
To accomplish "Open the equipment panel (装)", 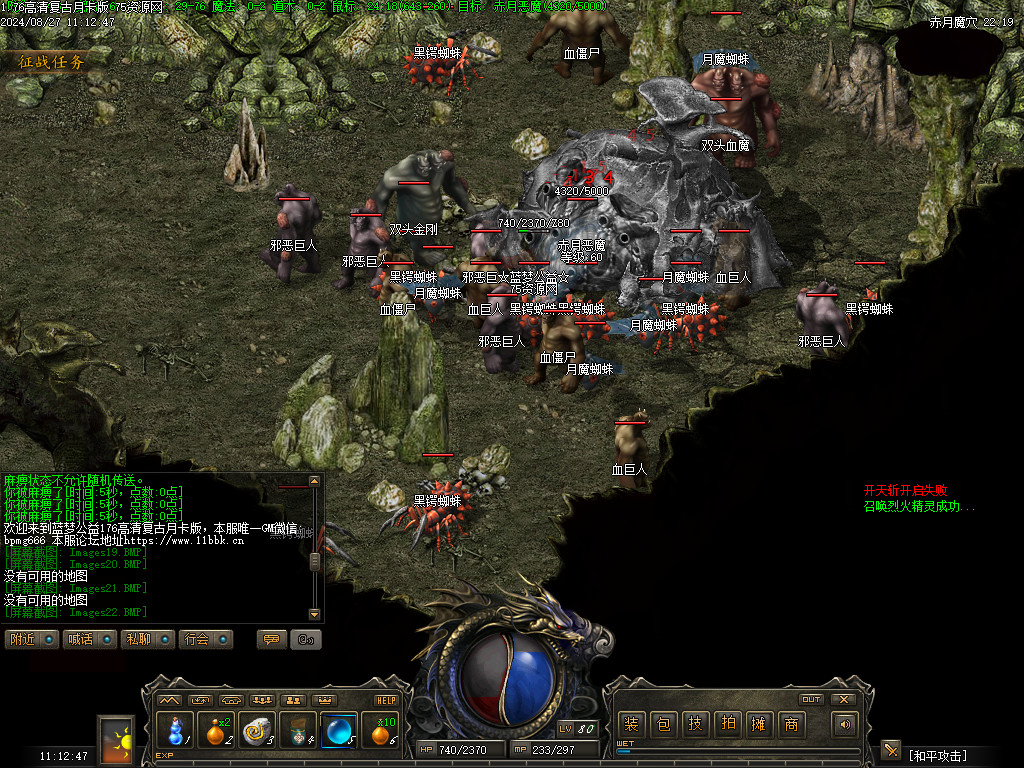I will pyautogui.click(x=631, y=724).
